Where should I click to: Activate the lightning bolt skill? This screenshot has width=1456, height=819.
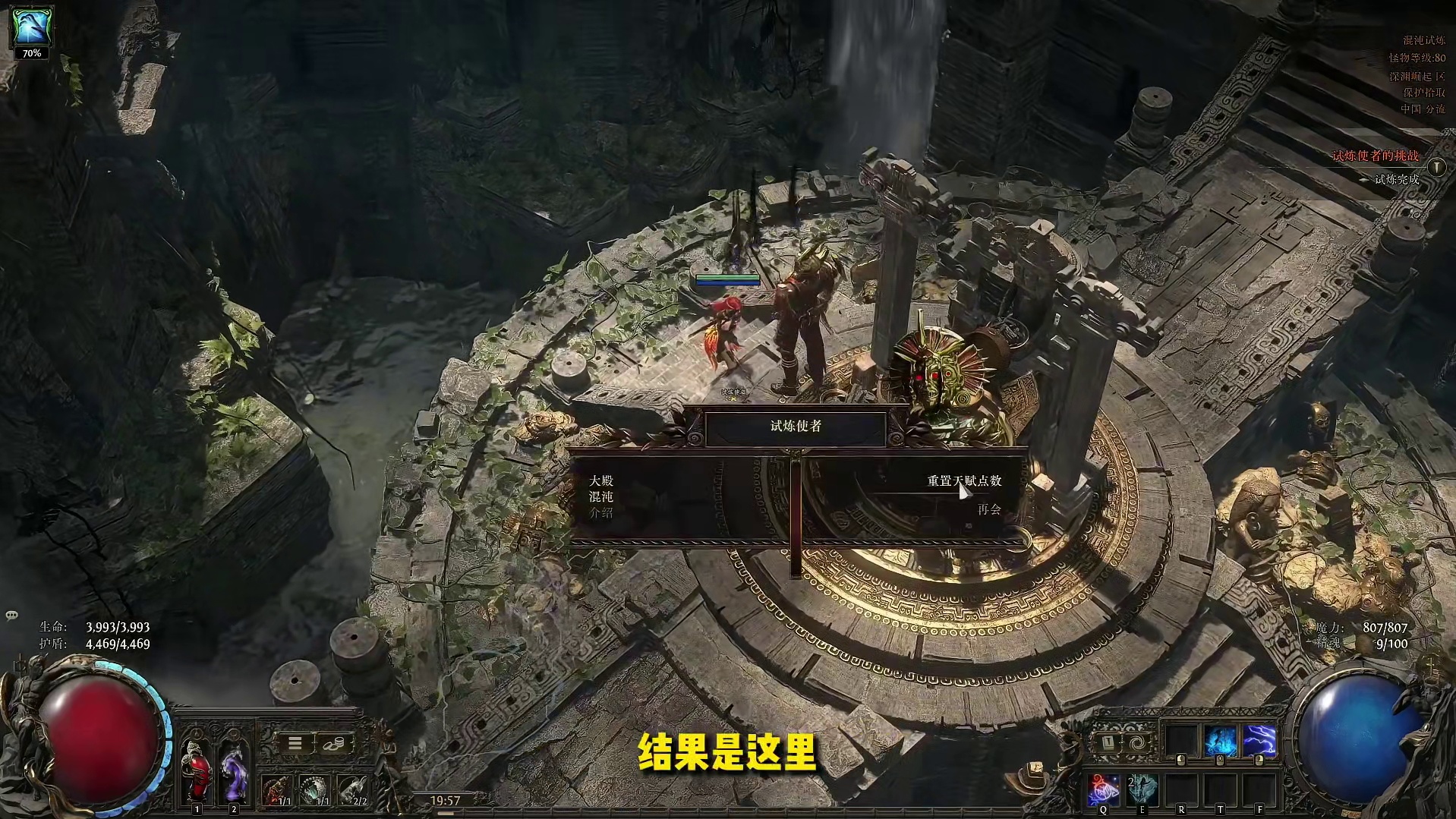tap(1259, 742)
